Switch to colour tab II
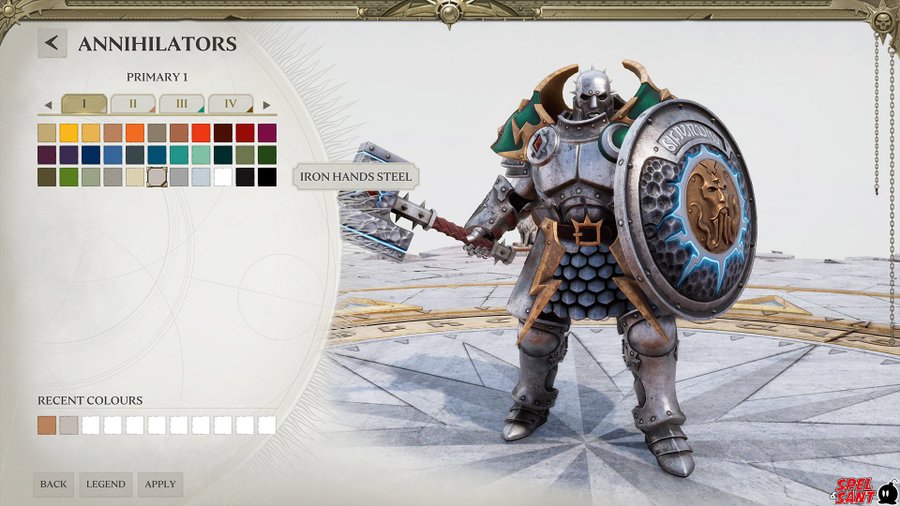This screenshot has height=506, width=900. [x=132, y=104]
